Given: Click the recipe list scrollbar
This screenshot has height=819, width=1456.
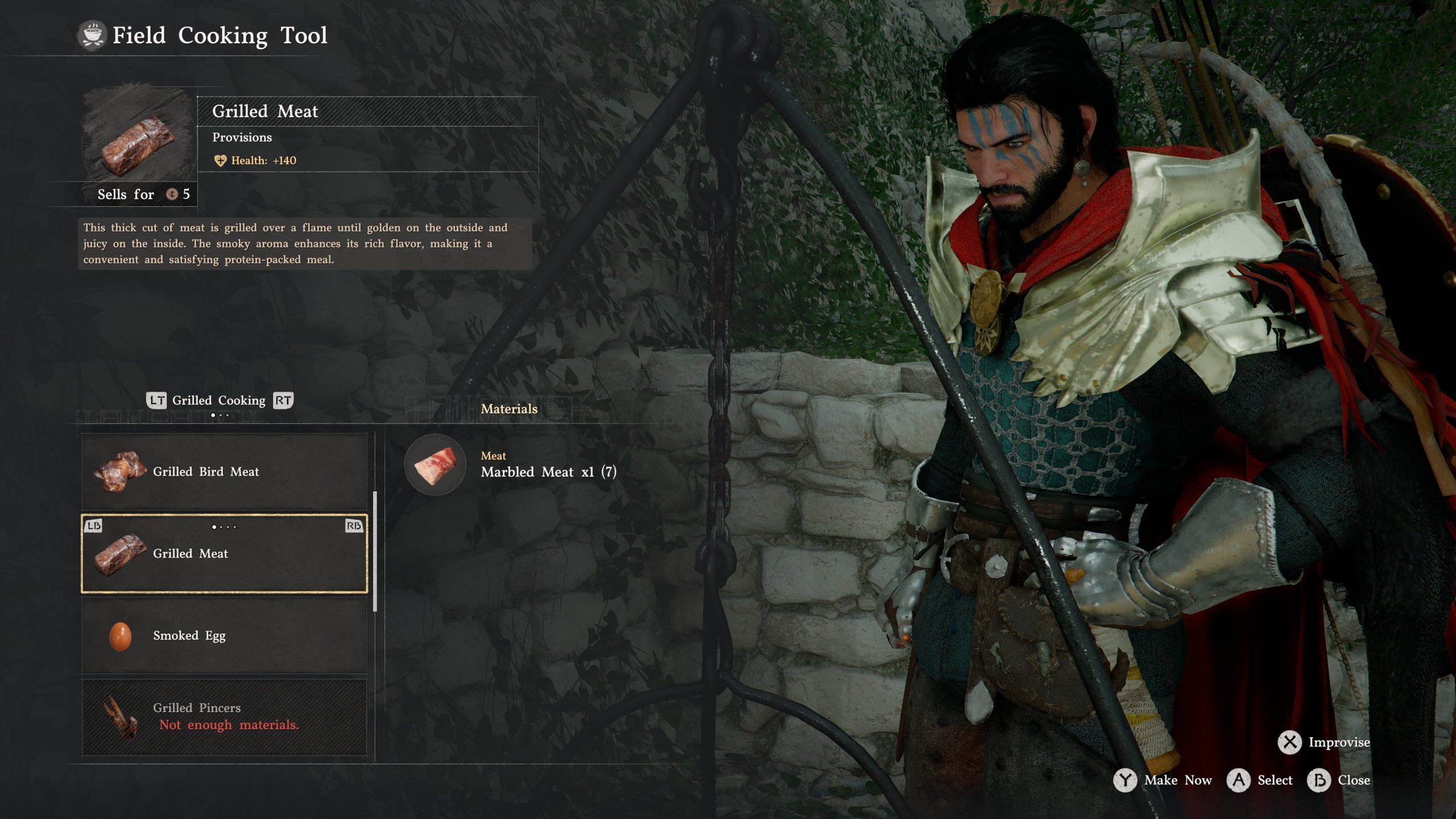Looking at the screenshot, I should (375, 552).
